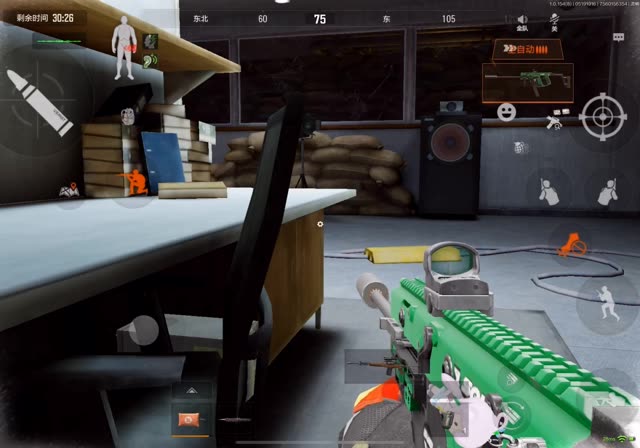Expand the quick item up-arrow panel
640x448 pixels.
tap(186, 392)
